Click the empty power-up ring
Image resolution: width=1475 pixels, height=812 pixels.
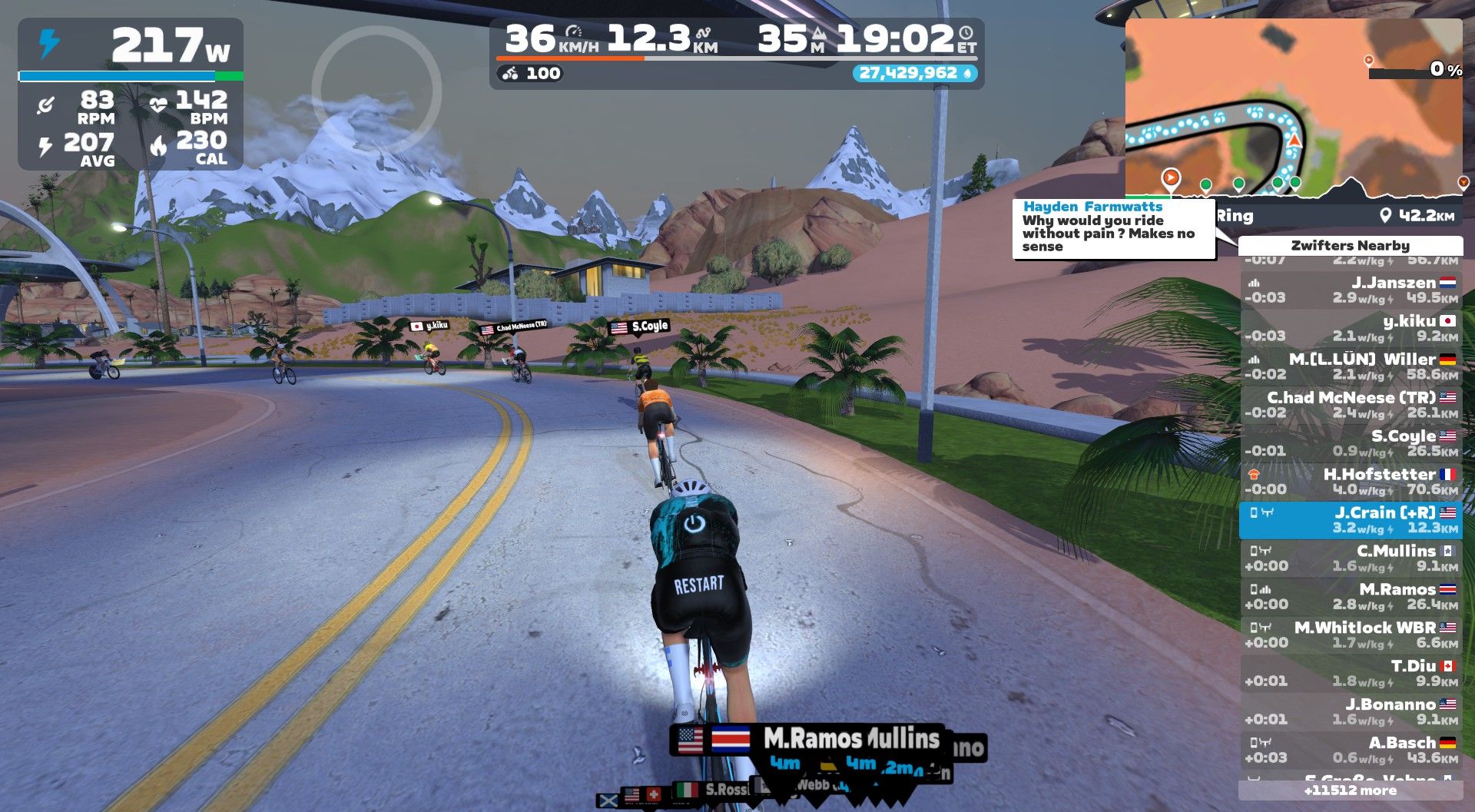click(x=376, y=91)
